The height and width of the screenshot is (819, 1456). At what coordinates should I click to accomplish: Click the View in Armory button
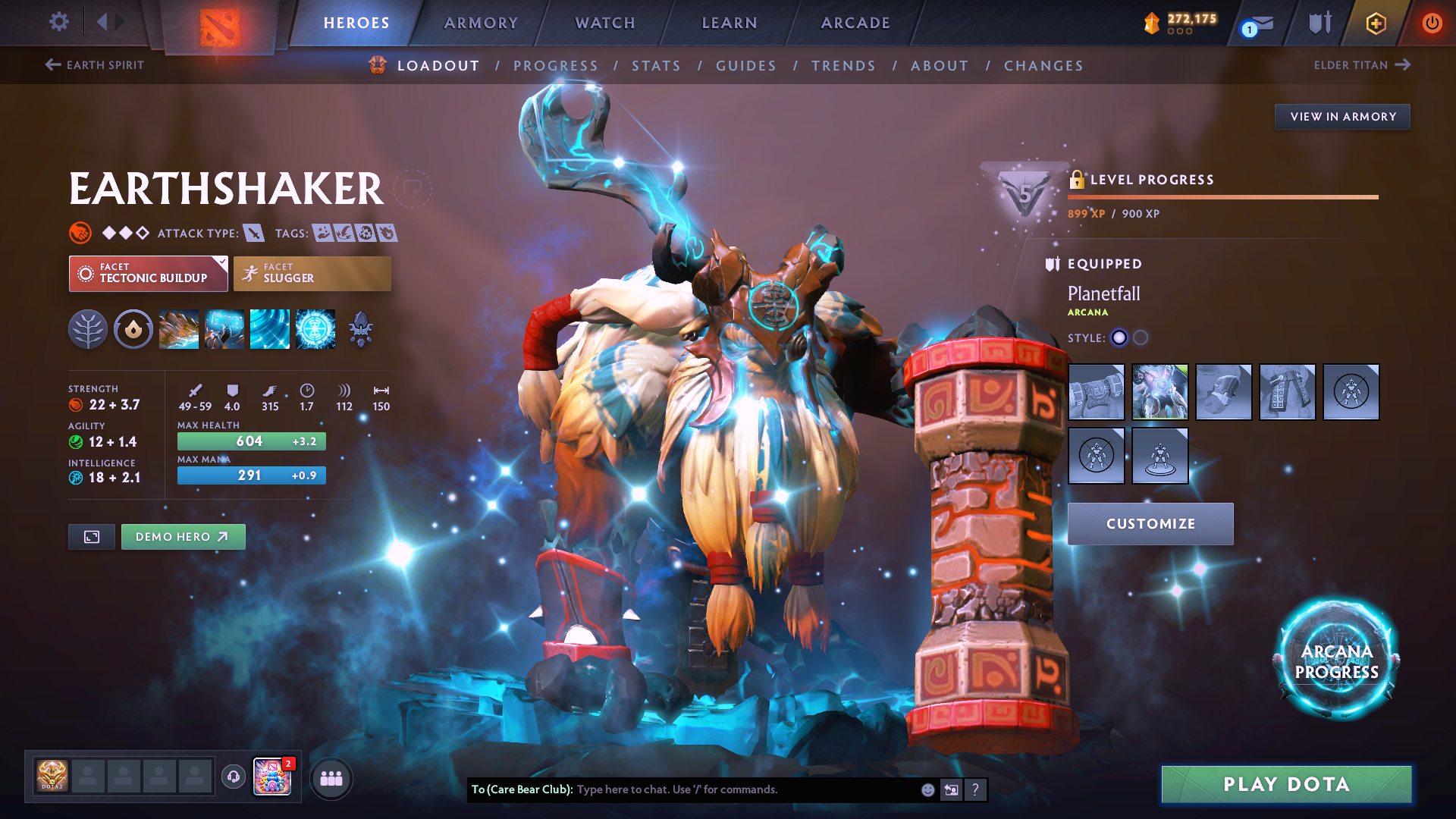coord(1342,117)
